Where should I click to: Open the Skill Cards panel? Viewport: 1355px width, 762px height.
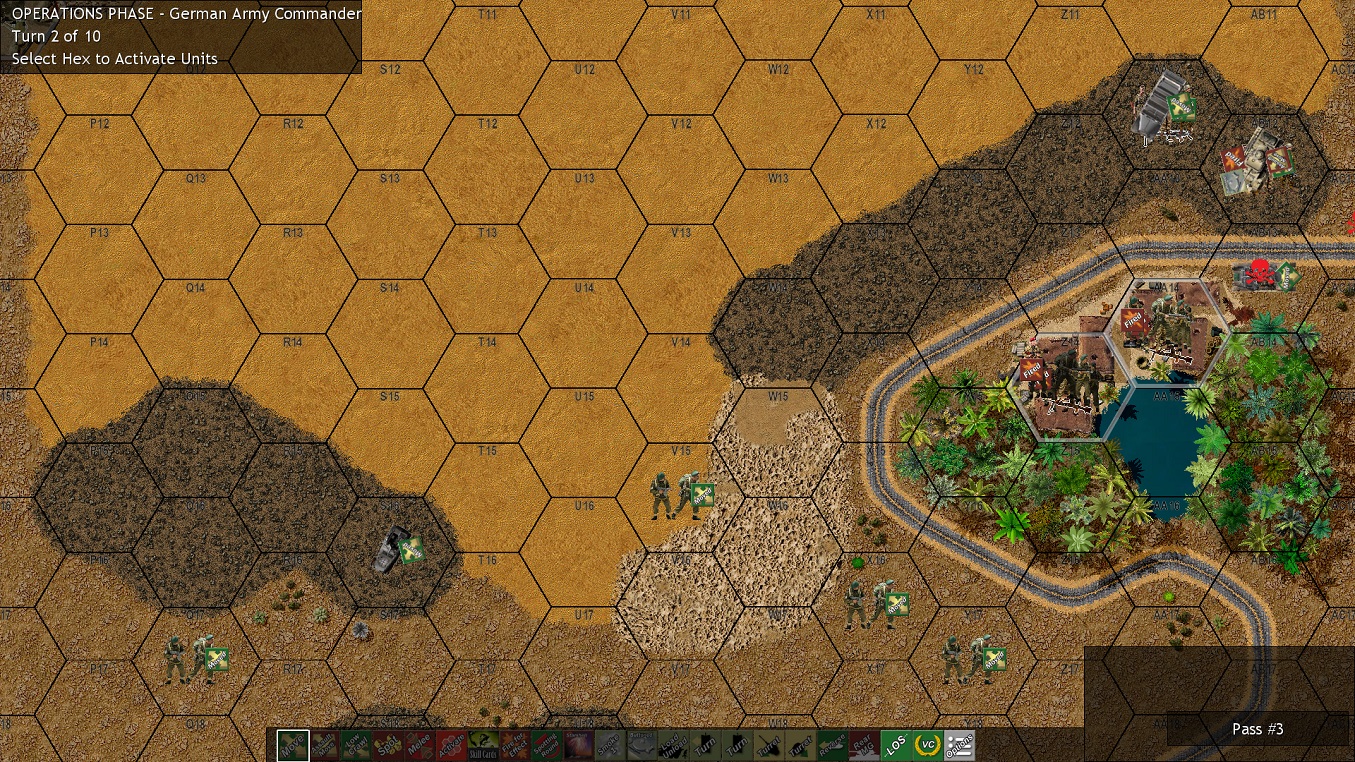(481, 745)
